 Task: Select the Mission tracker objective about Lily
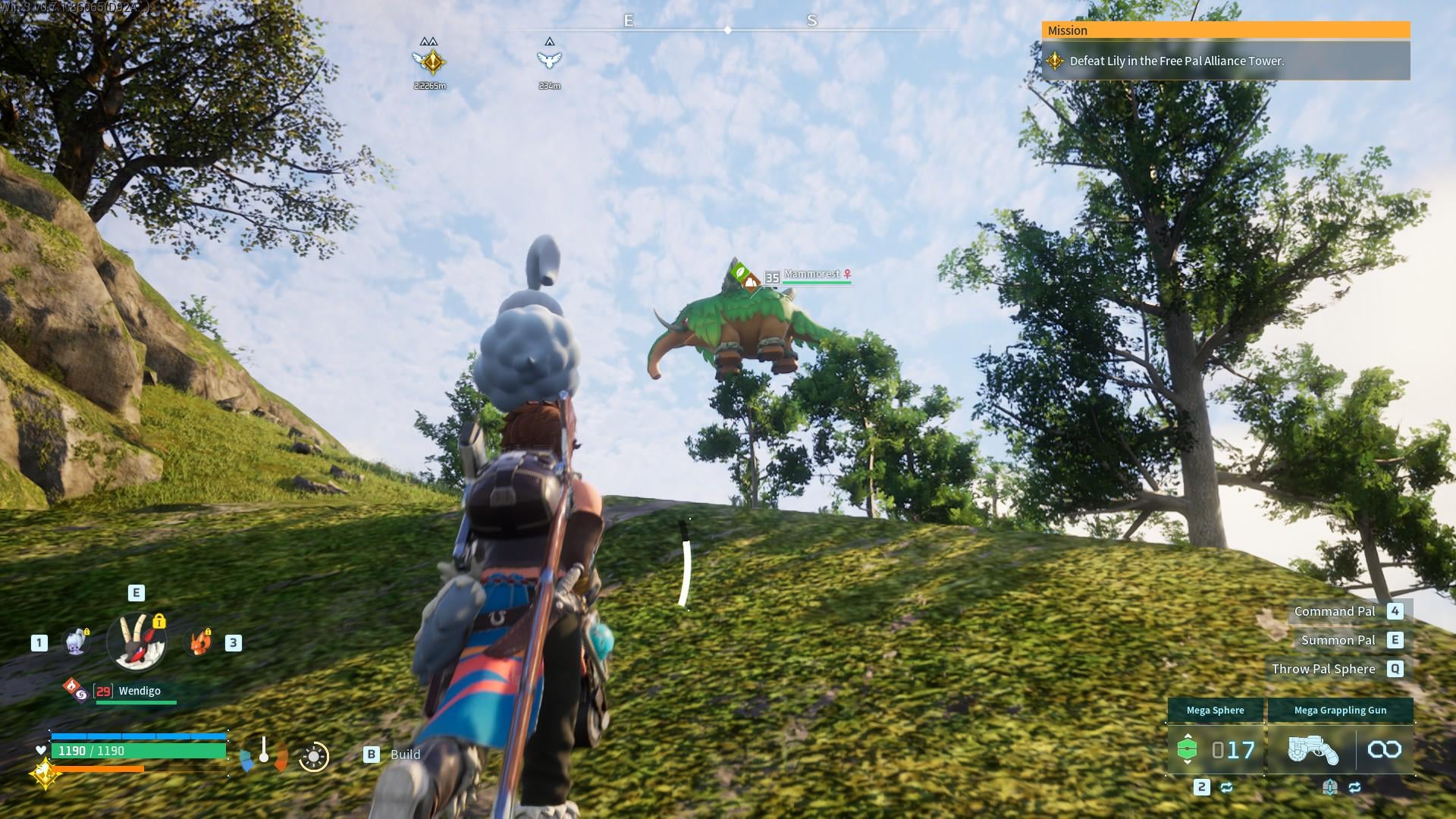[x=1175, y=61]
